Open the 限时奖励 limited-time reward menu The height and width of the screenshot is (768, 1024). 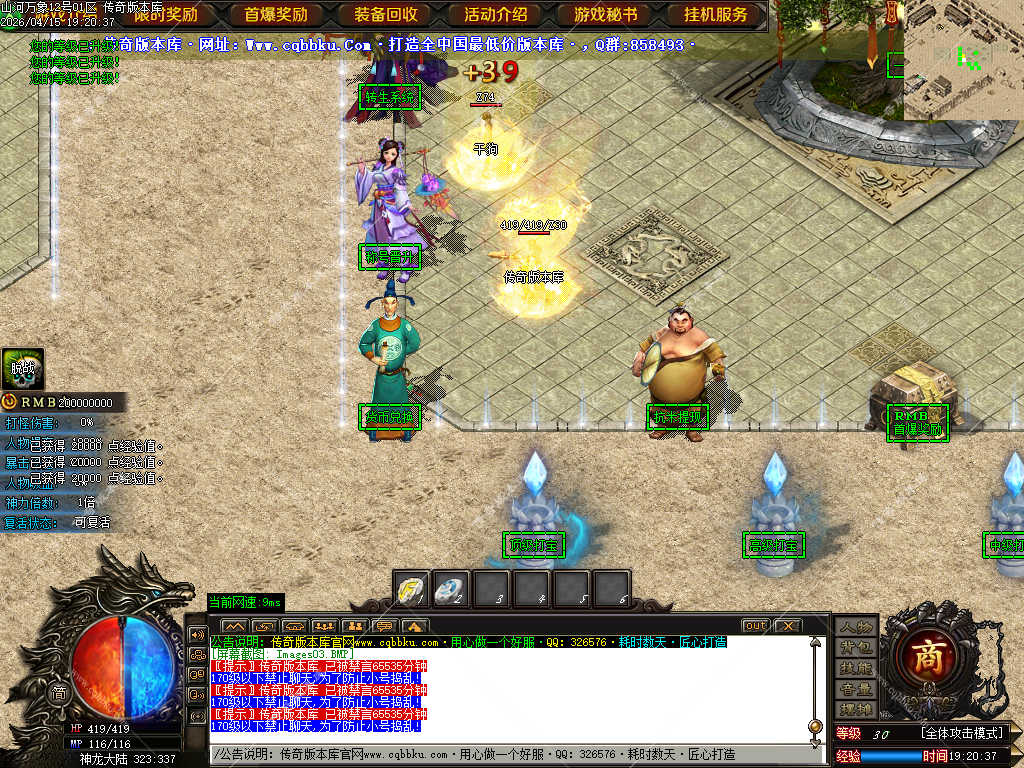pyautogui.click(x=165, y=15)
